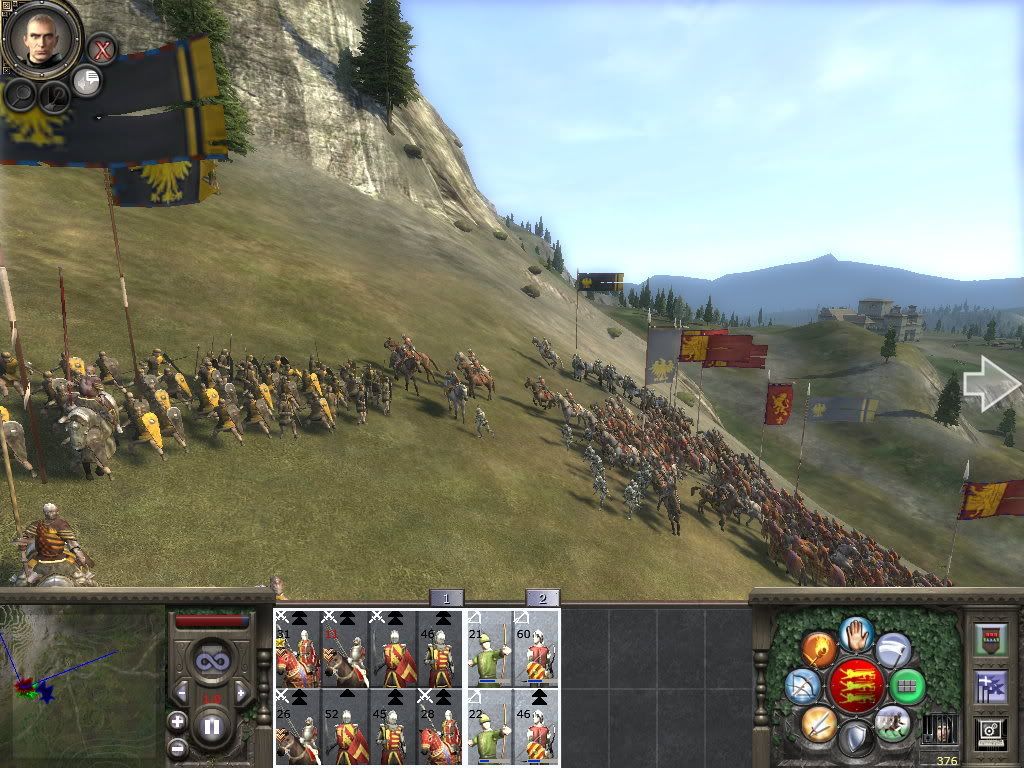Select the 60-man spearman unit card

click(x=537, y=648)
